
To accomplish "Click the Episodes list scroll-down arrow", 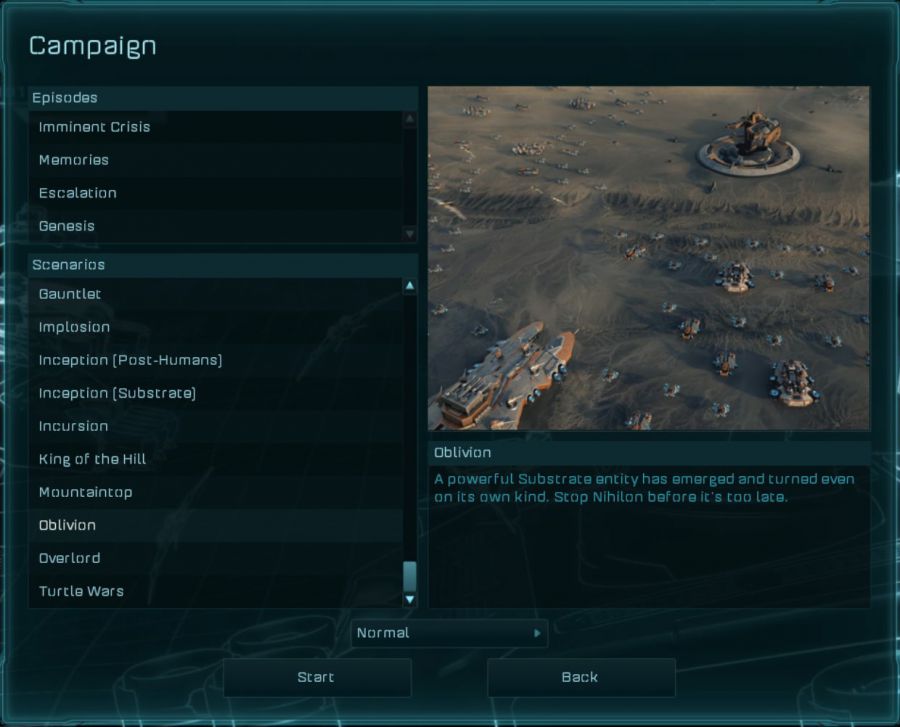I will tap(409, 233).
